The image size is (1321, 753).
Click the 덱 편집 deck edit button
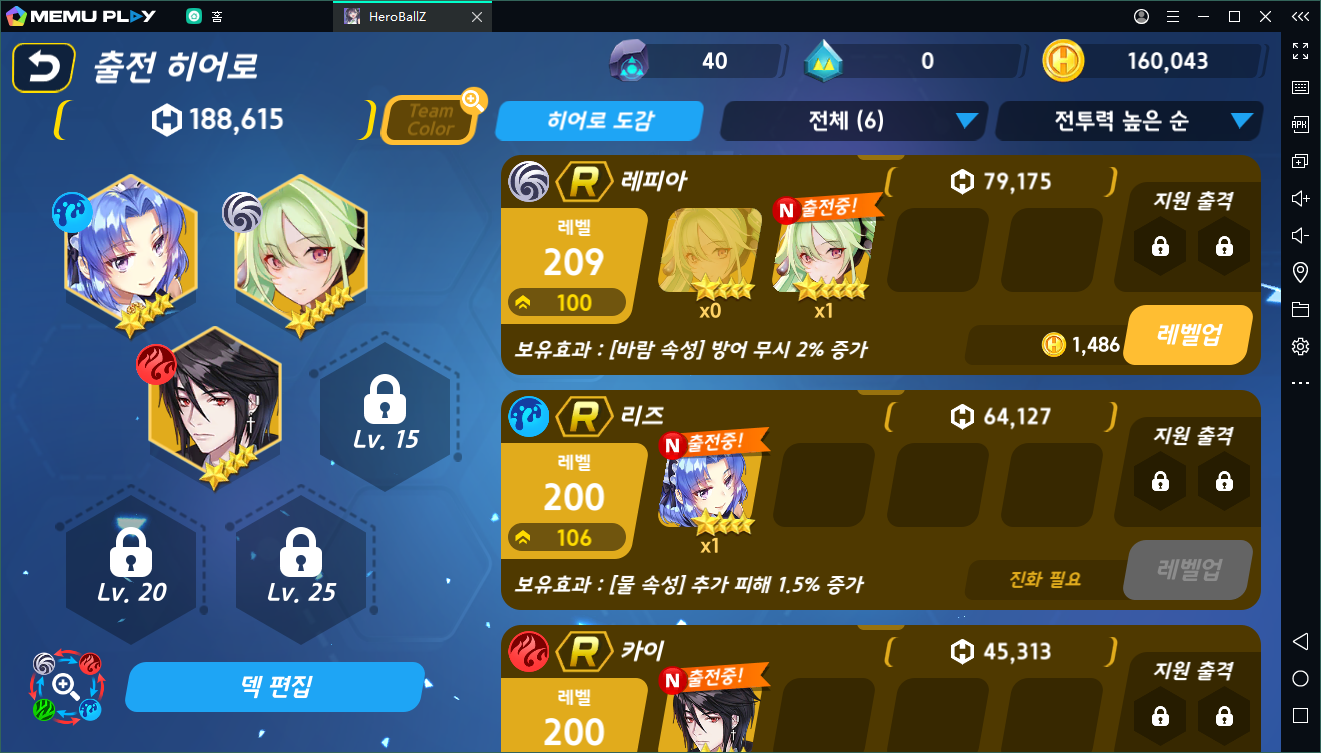276,687
